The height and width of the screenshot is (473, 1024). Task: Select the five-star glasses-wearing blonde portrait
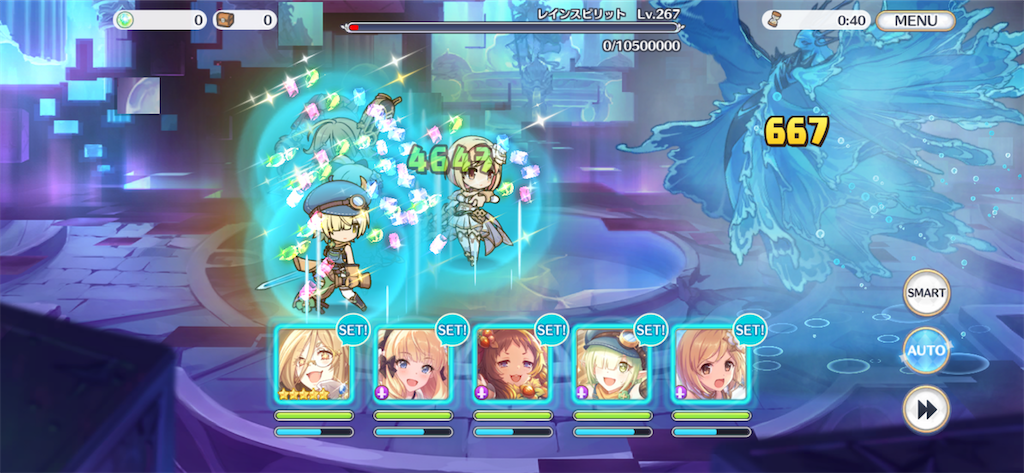(x=313, y=365)
